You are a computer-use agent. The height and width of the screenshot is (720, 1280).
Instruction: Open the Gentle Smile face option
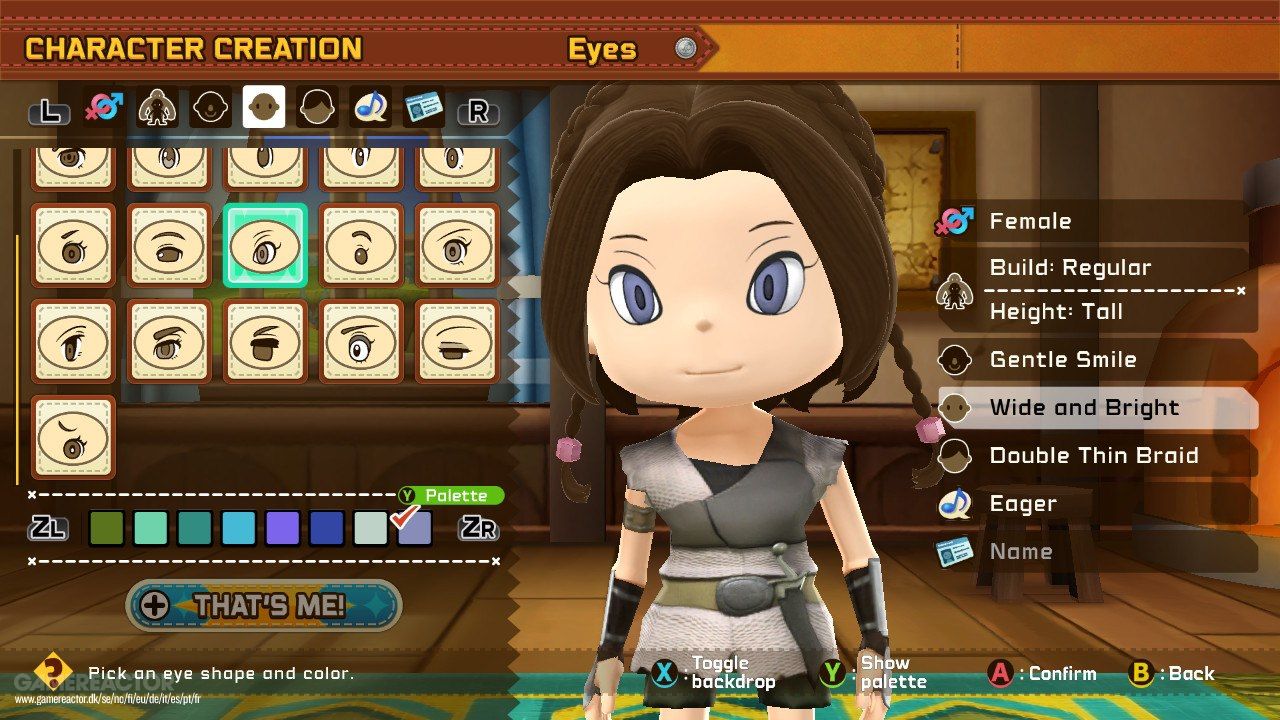click(x=1095, y=359)
